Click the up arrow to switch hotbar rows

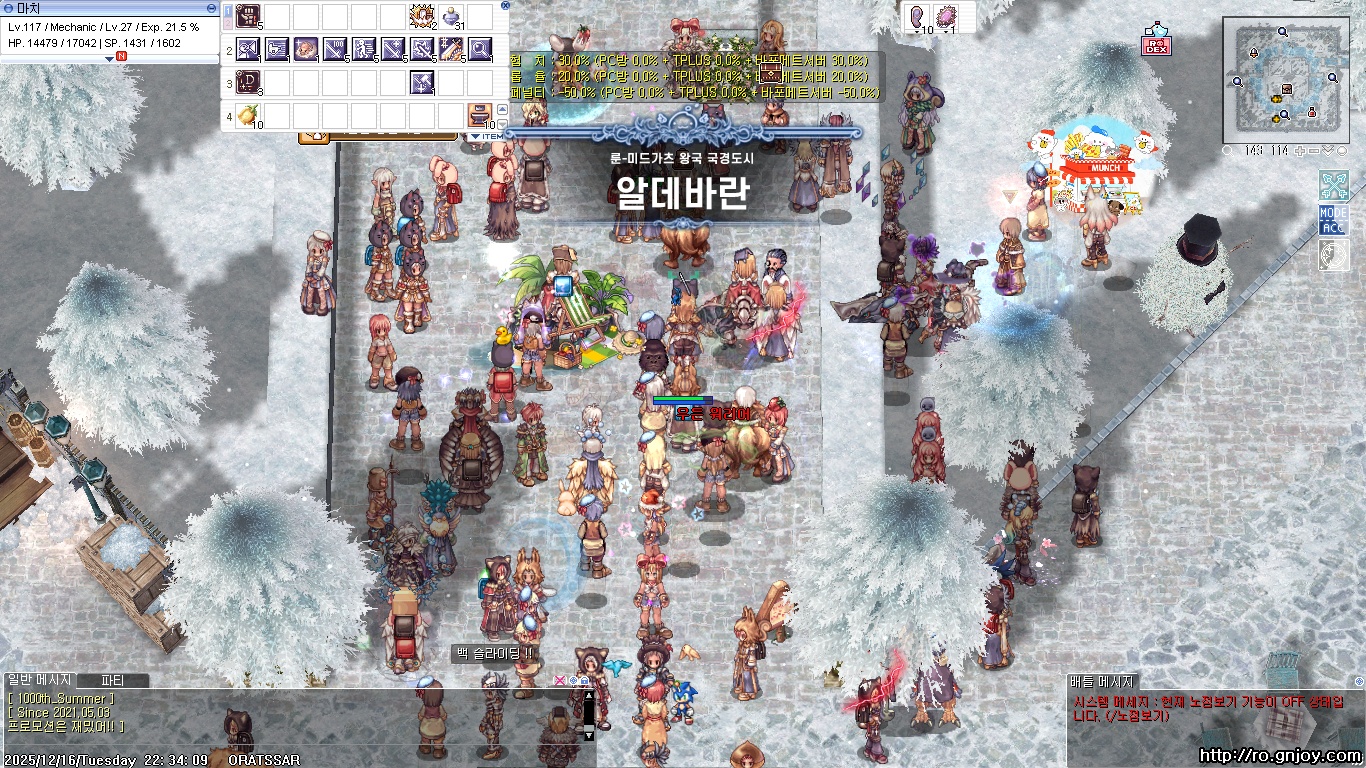click(502, 109)
